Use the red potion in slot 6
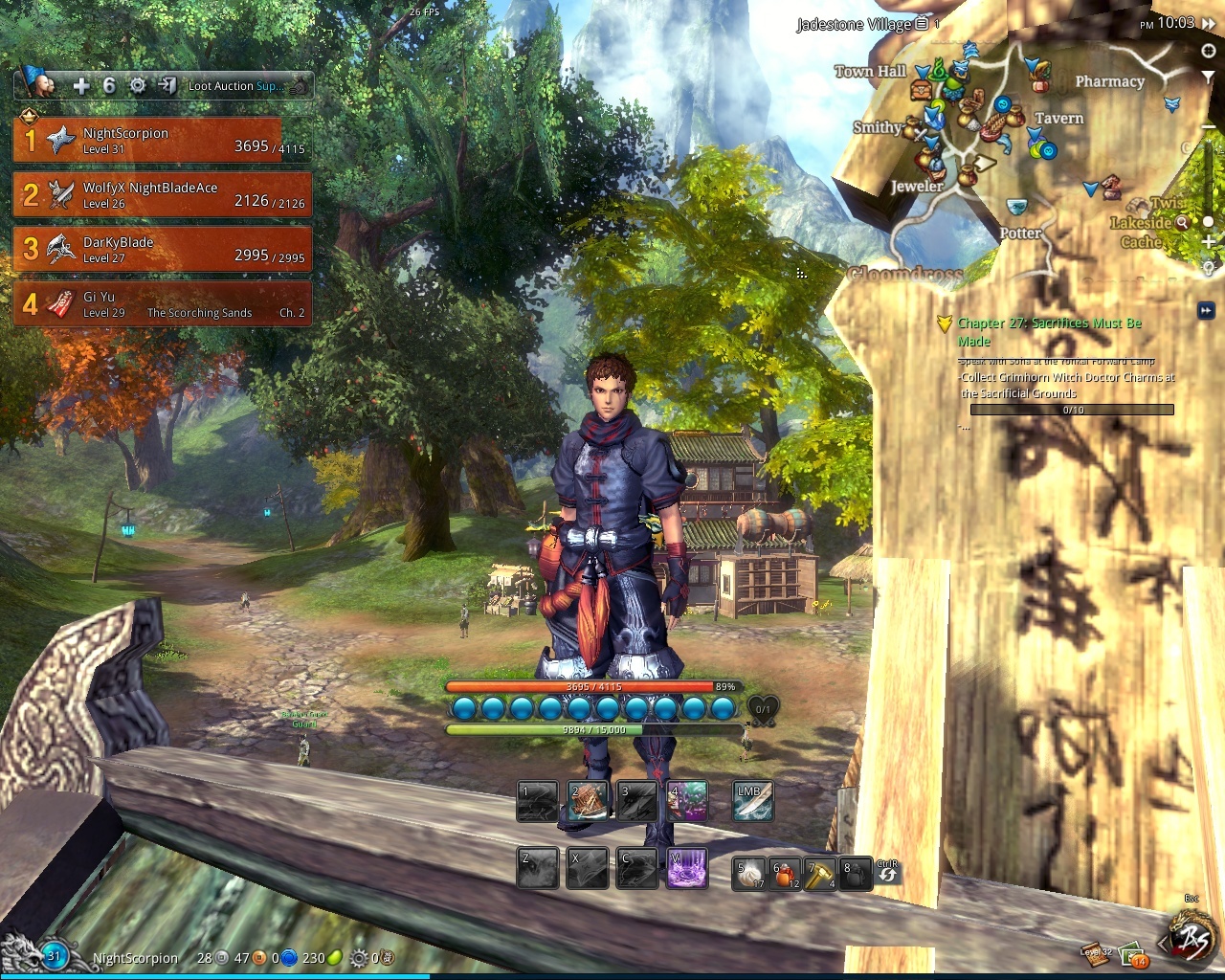The height and width of the screenshot is (980, 1225). [786, 873]
